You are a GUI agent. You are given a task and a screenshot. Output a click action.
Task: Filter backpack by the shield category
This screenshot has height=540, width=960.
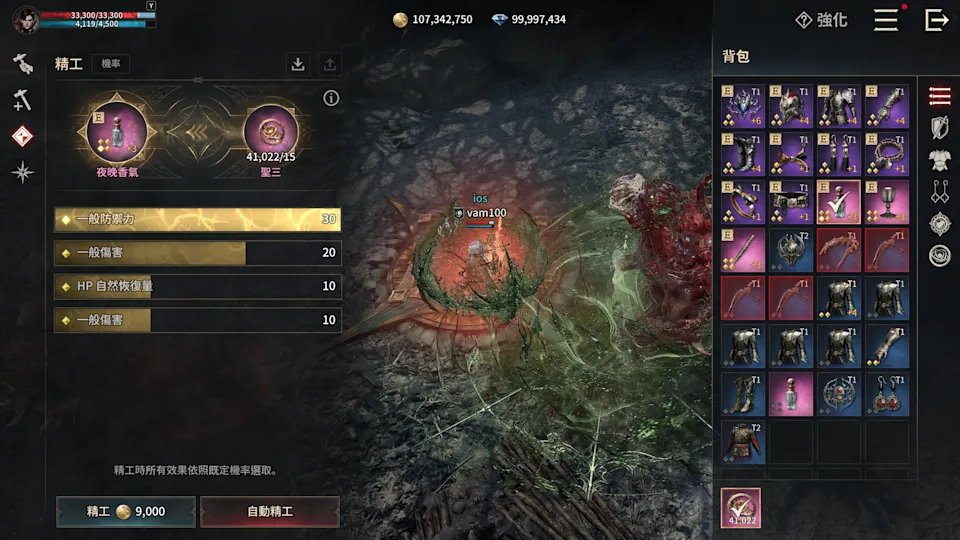(x=939, y=128)
